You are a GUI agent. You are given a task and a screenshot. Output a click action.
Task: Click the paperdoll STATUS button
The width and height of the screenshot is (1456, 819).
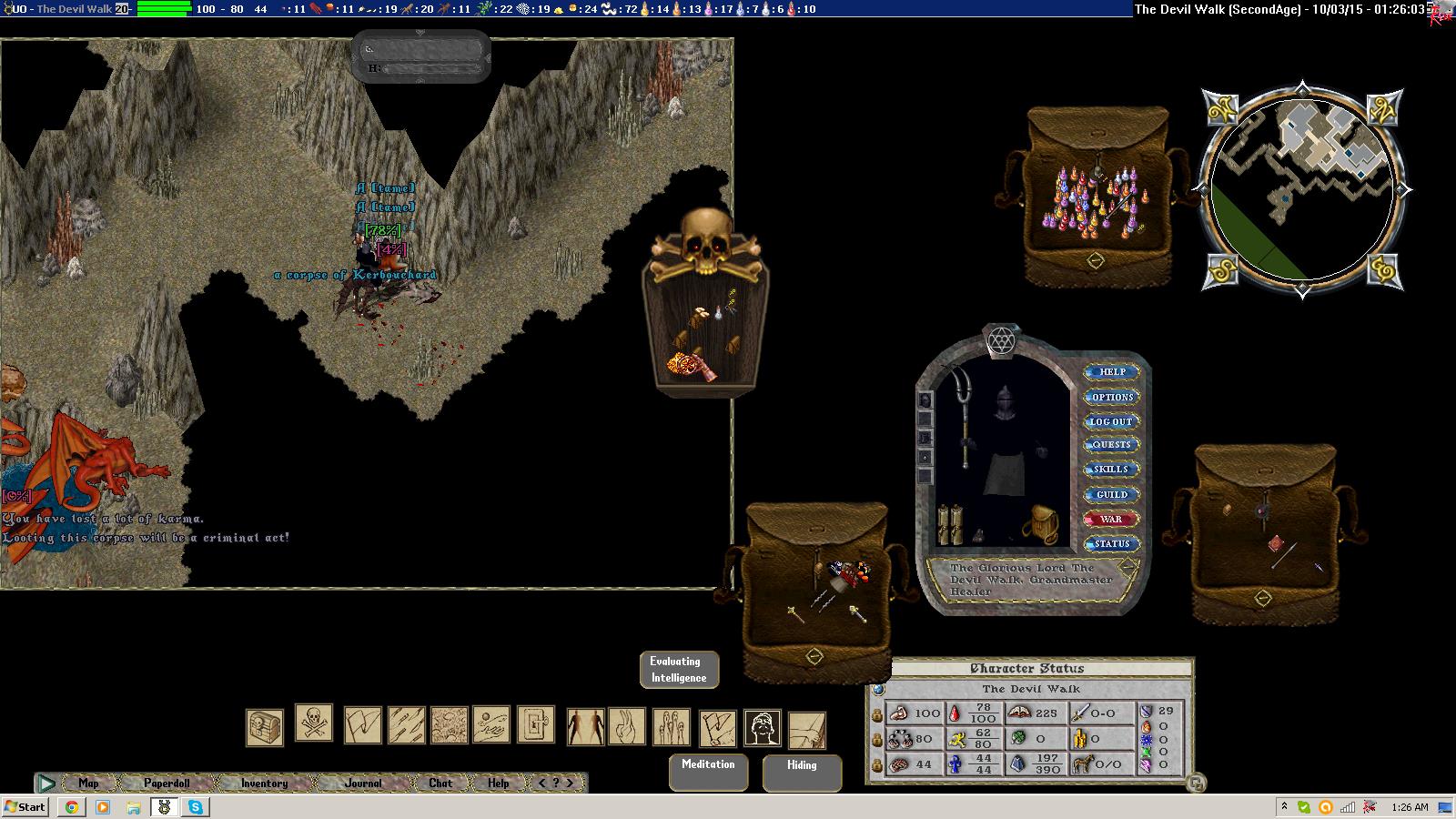[x=1111, y=544]
